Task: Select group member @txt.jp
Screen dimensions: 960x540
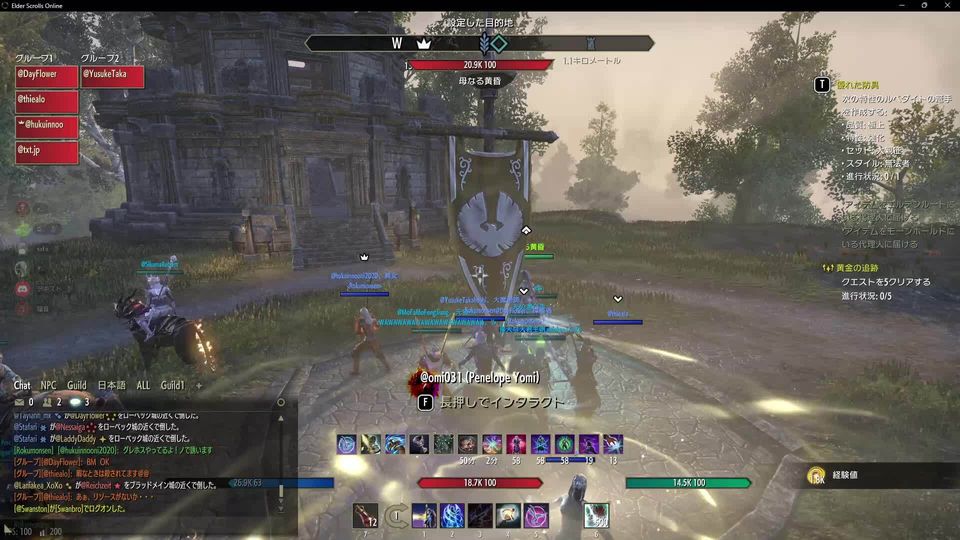Action: point(45,152)
